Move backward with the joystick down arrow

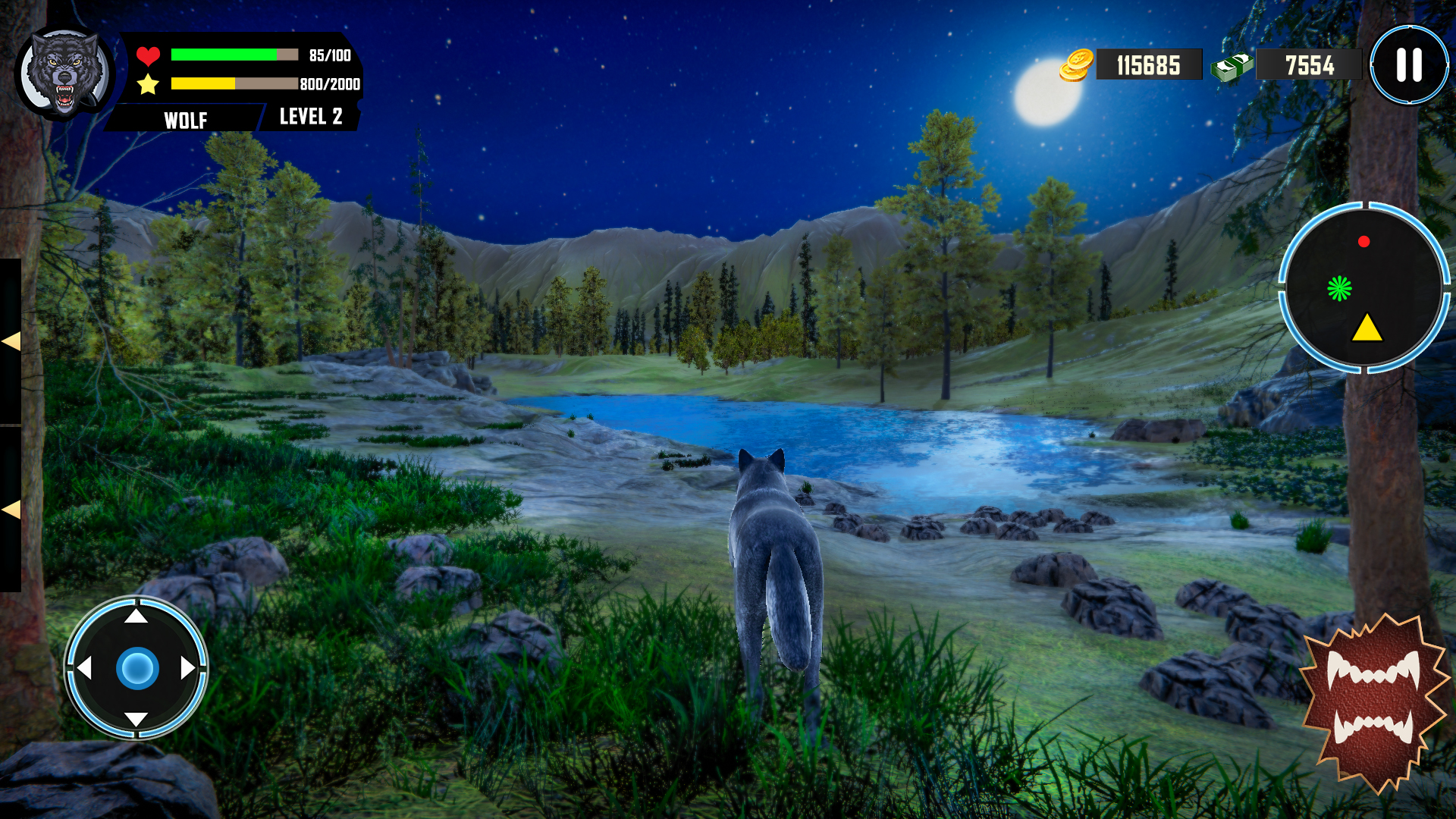pos(136,719)
